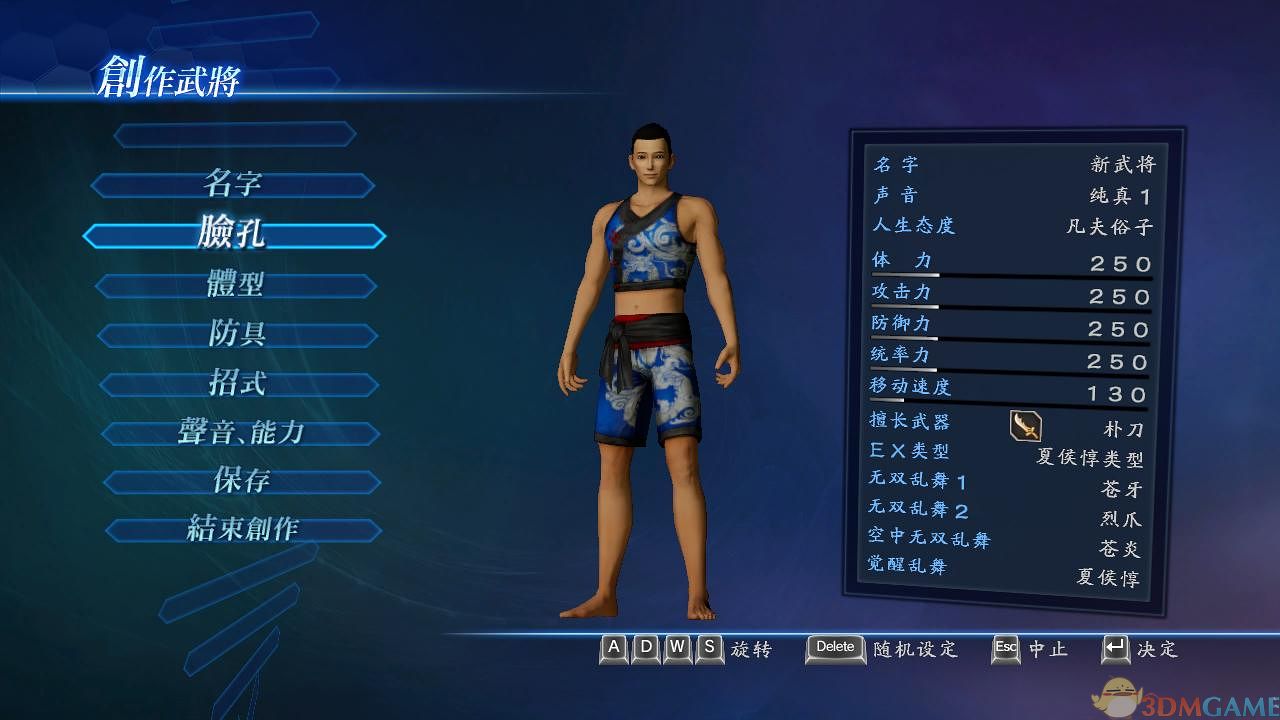Click the Delete key icon for 随机设定
The width and height of the screenshot is (1280, 720).
pos(834,649)
